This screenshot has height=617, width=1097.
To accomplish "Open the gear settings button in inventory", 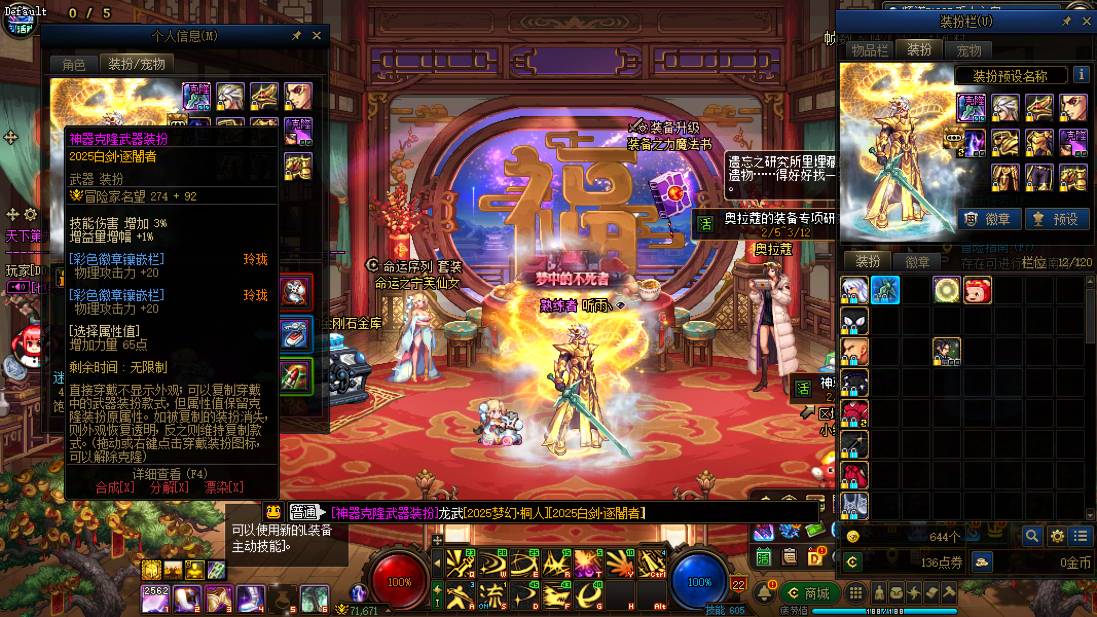I will click(1057, 537).
